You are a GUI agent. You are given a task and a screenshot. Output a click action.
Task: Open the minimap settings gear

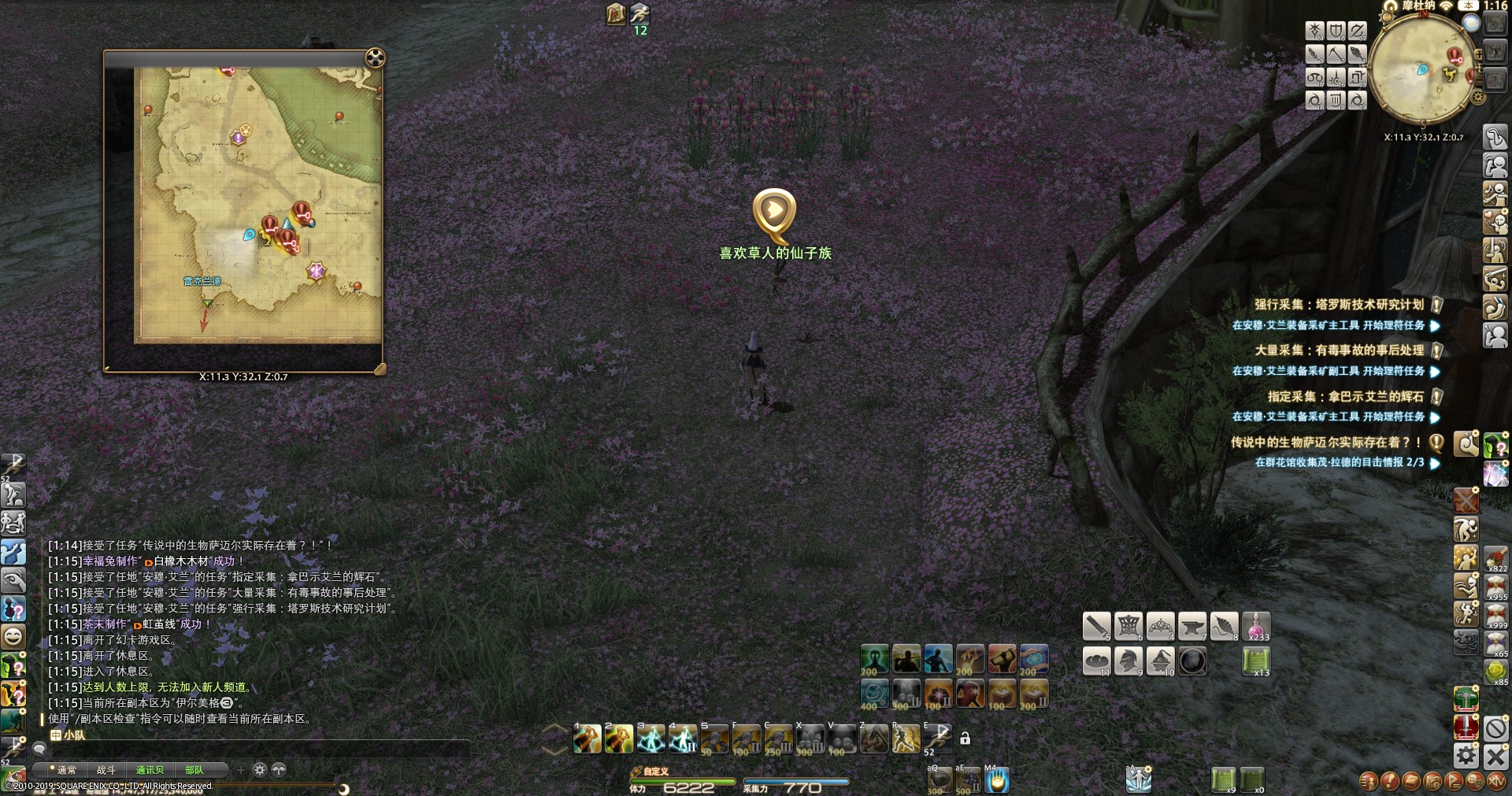(1478, 98)
